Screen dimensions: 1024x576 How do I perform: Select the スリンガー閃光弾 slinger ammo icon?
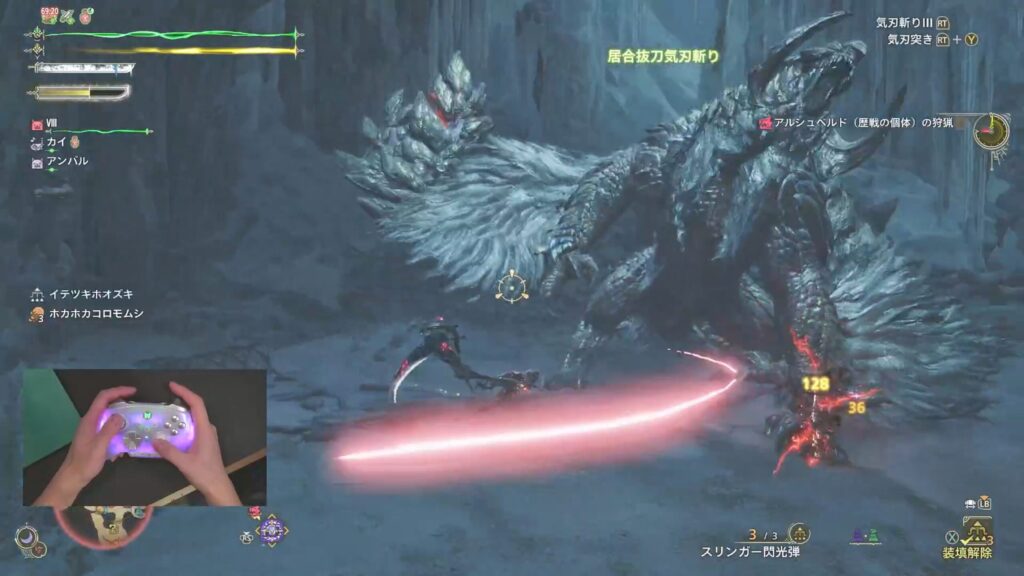point(798,534)
